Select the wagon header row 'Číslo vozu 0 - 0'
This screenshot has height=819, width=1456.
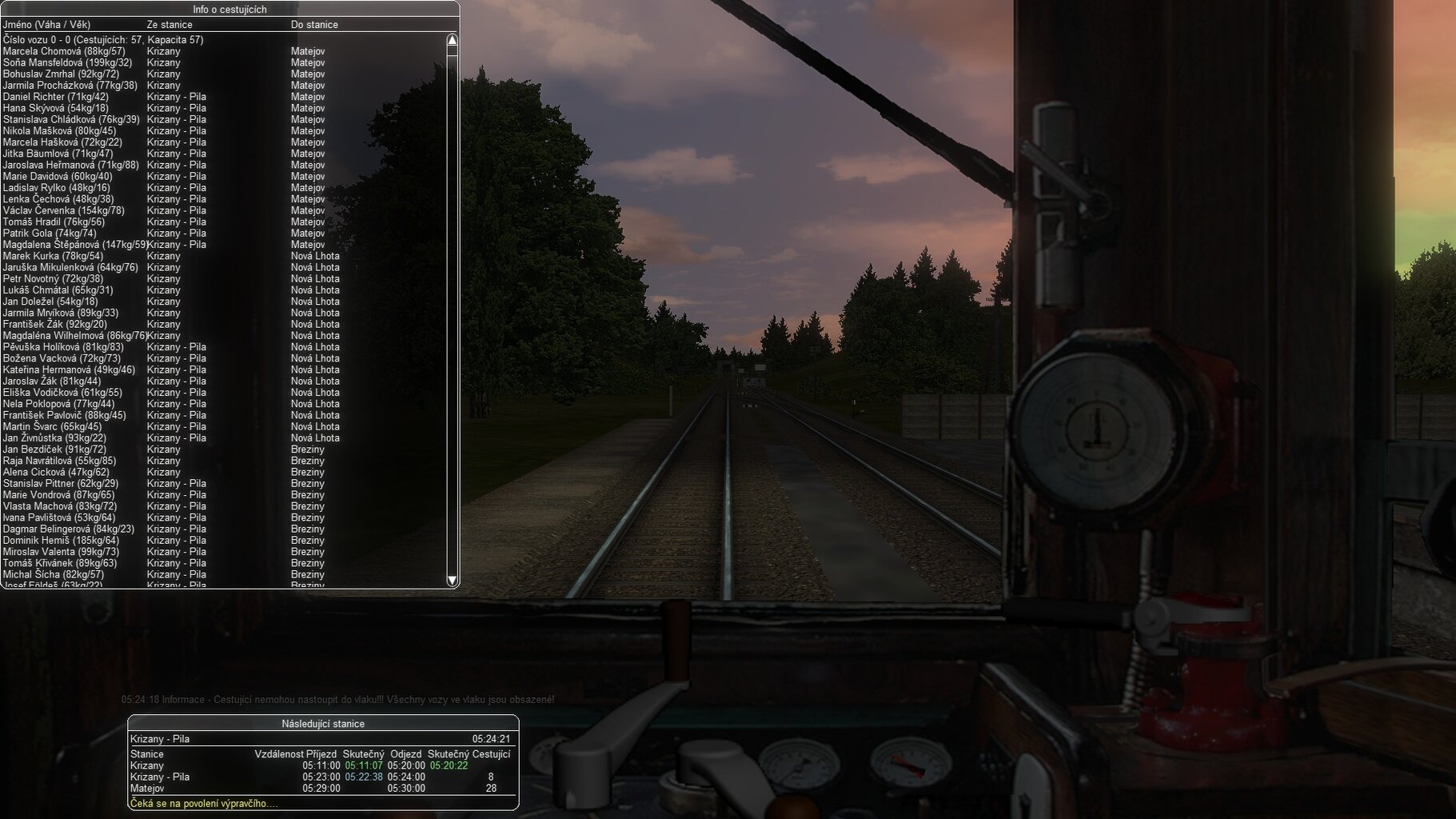coord(103,40)
